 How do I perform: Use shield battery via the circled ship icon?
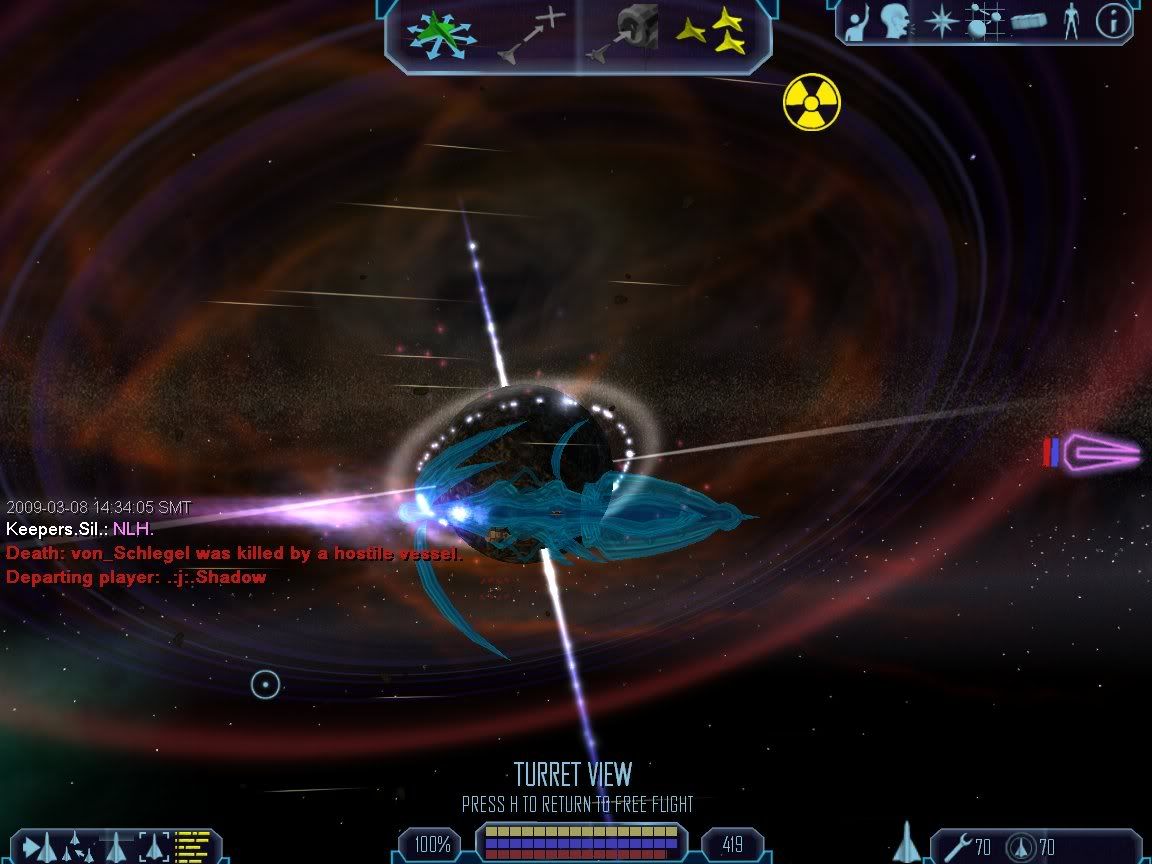pos(1020,847)
